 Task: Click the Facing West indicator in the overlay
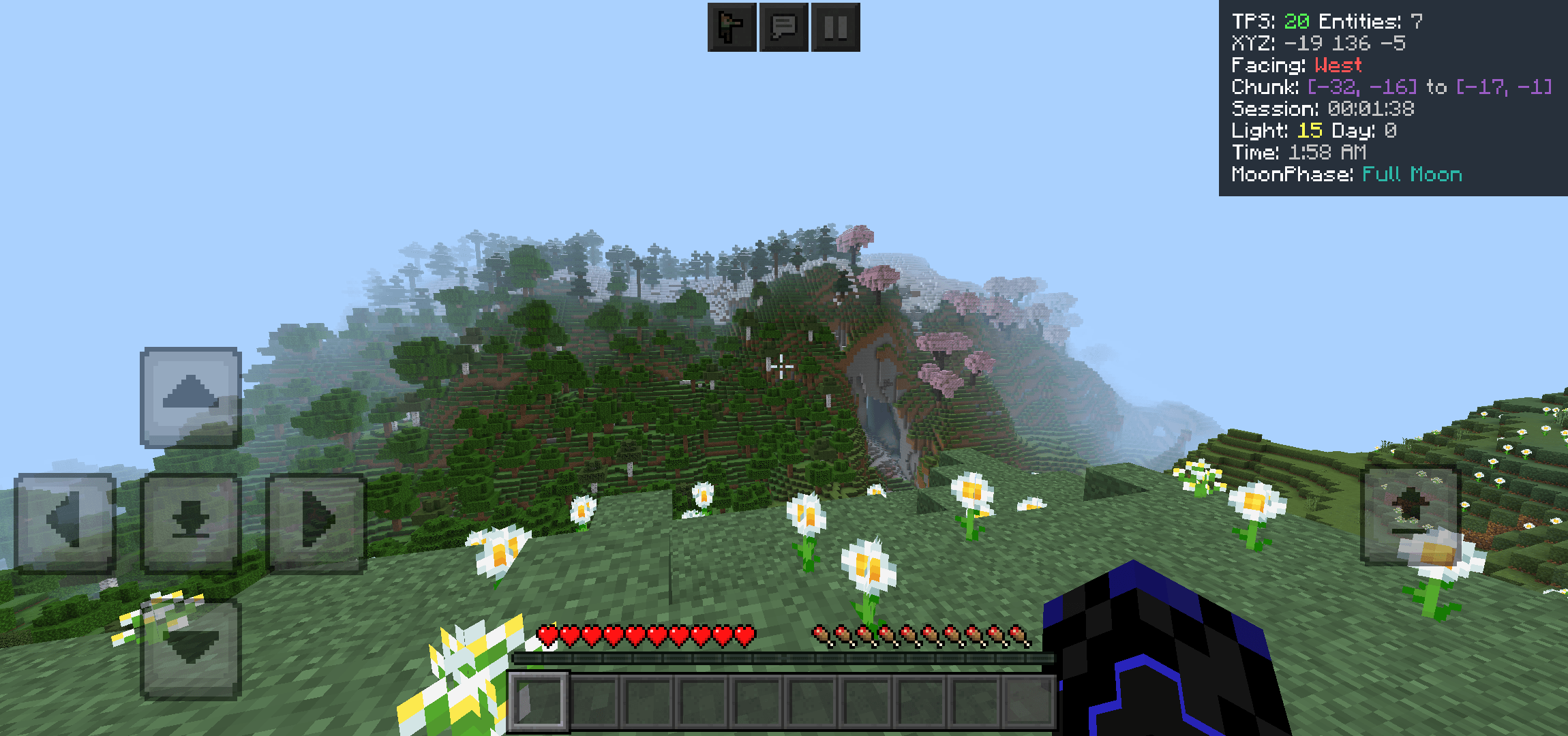coord(1295,65)
